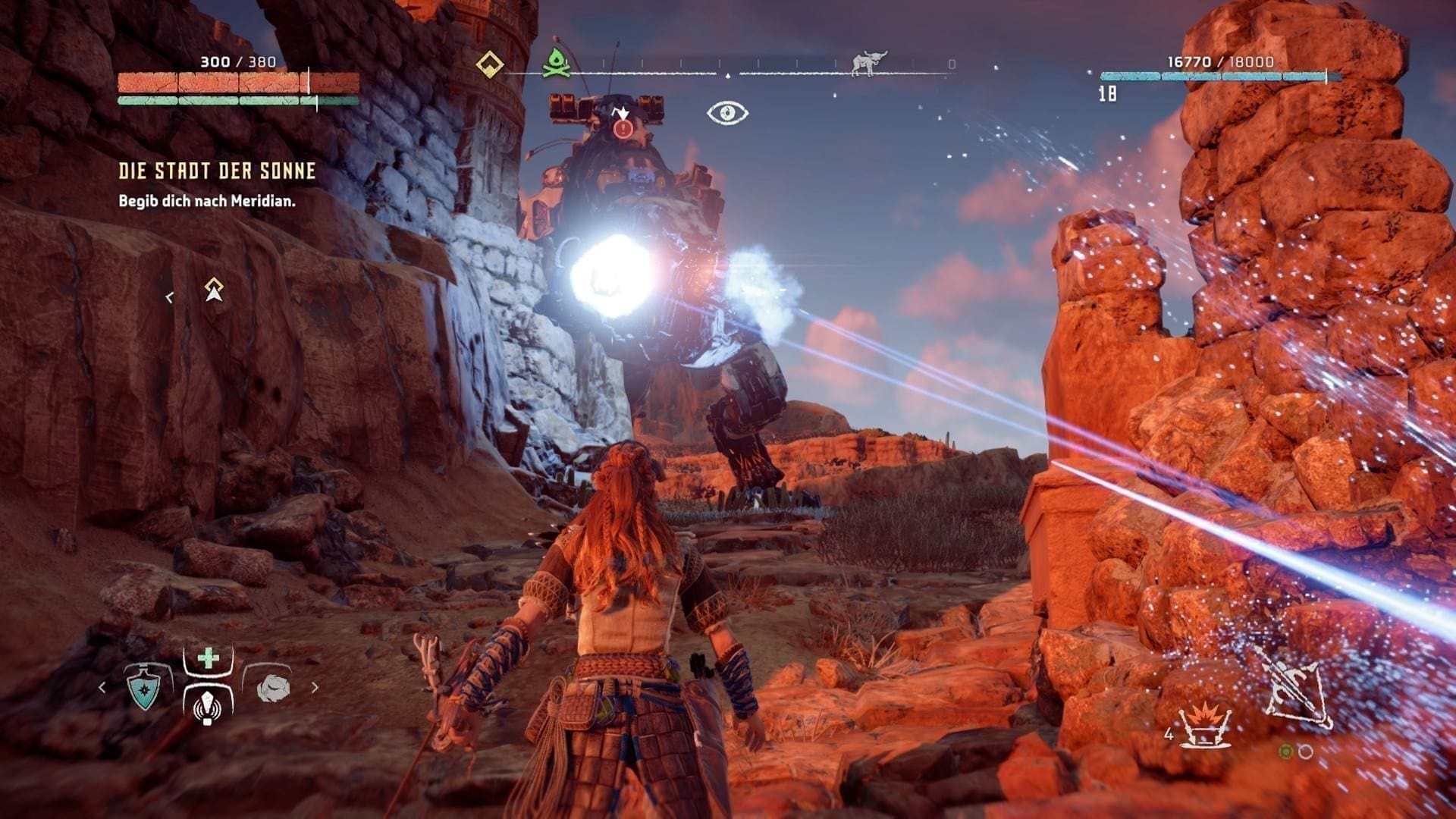Click the yellow quest marker on the compass
Viewport: 1456px width, 819px height.
(x=490, y=64)
